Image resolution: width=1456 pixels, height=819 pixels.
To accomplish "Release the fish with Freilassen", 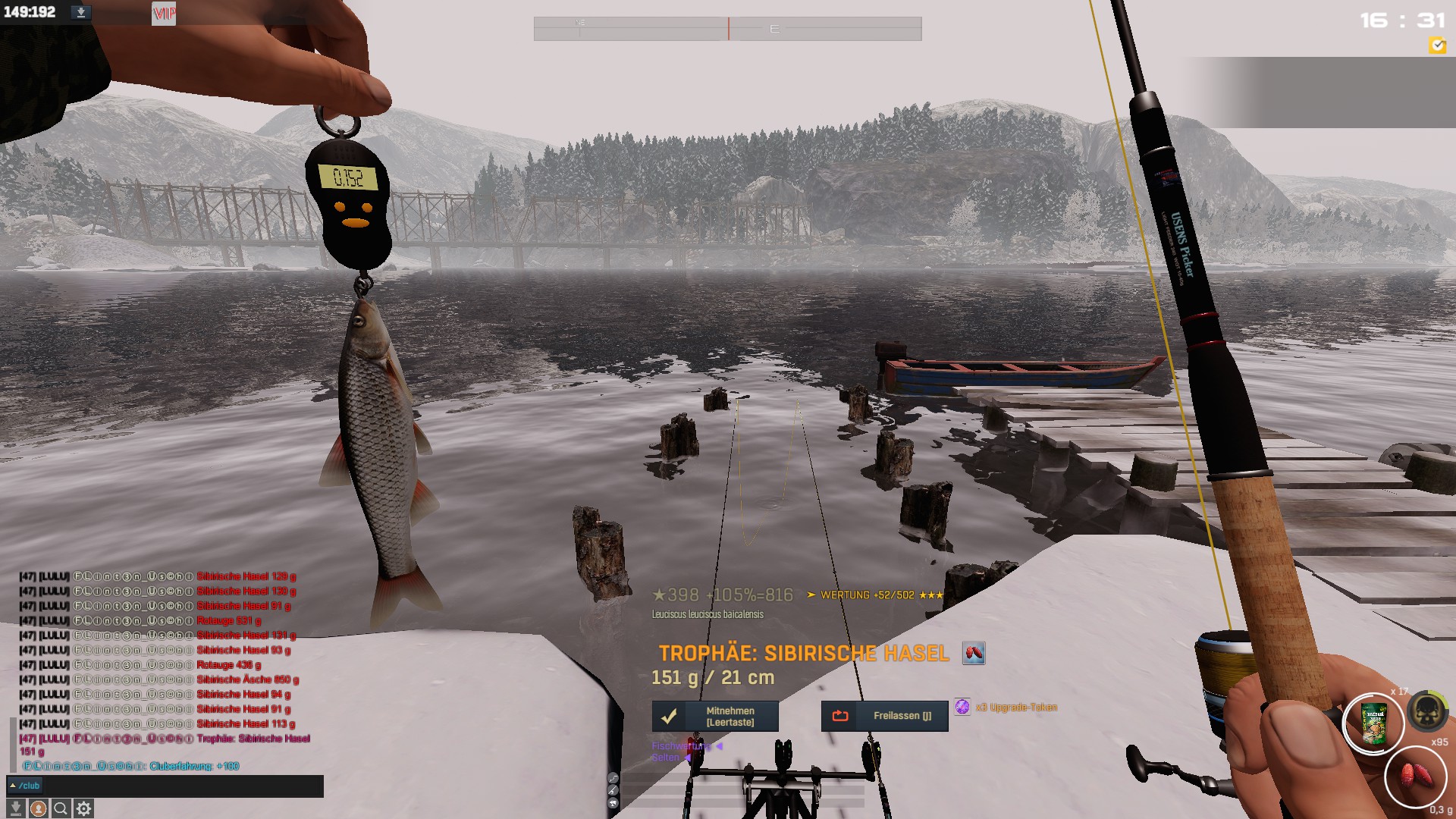I will click(x=884, y=716).
